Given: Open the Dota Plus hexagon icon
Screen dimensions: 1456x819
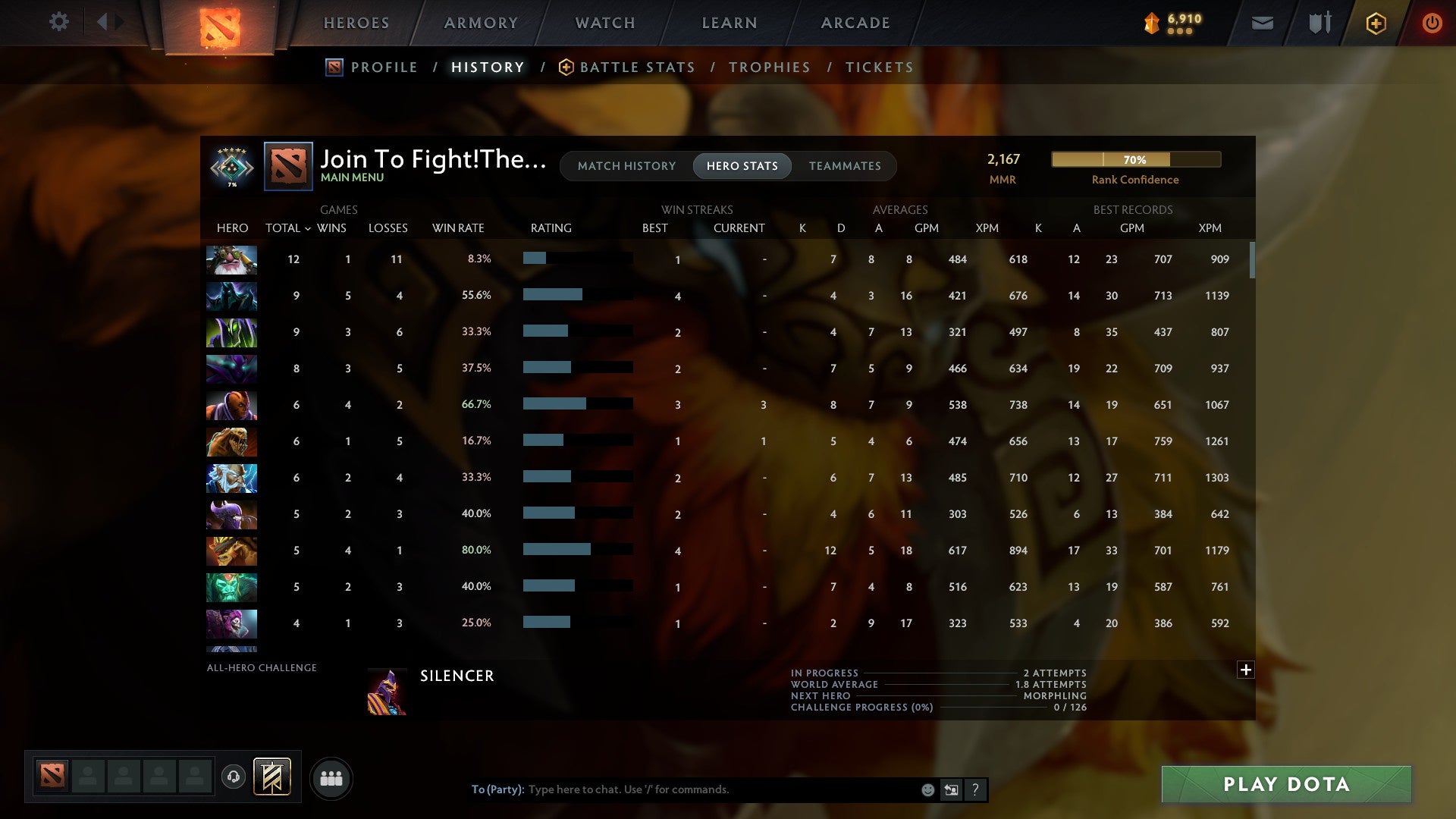Looking at the screenshot, I should click(1376, 24).
